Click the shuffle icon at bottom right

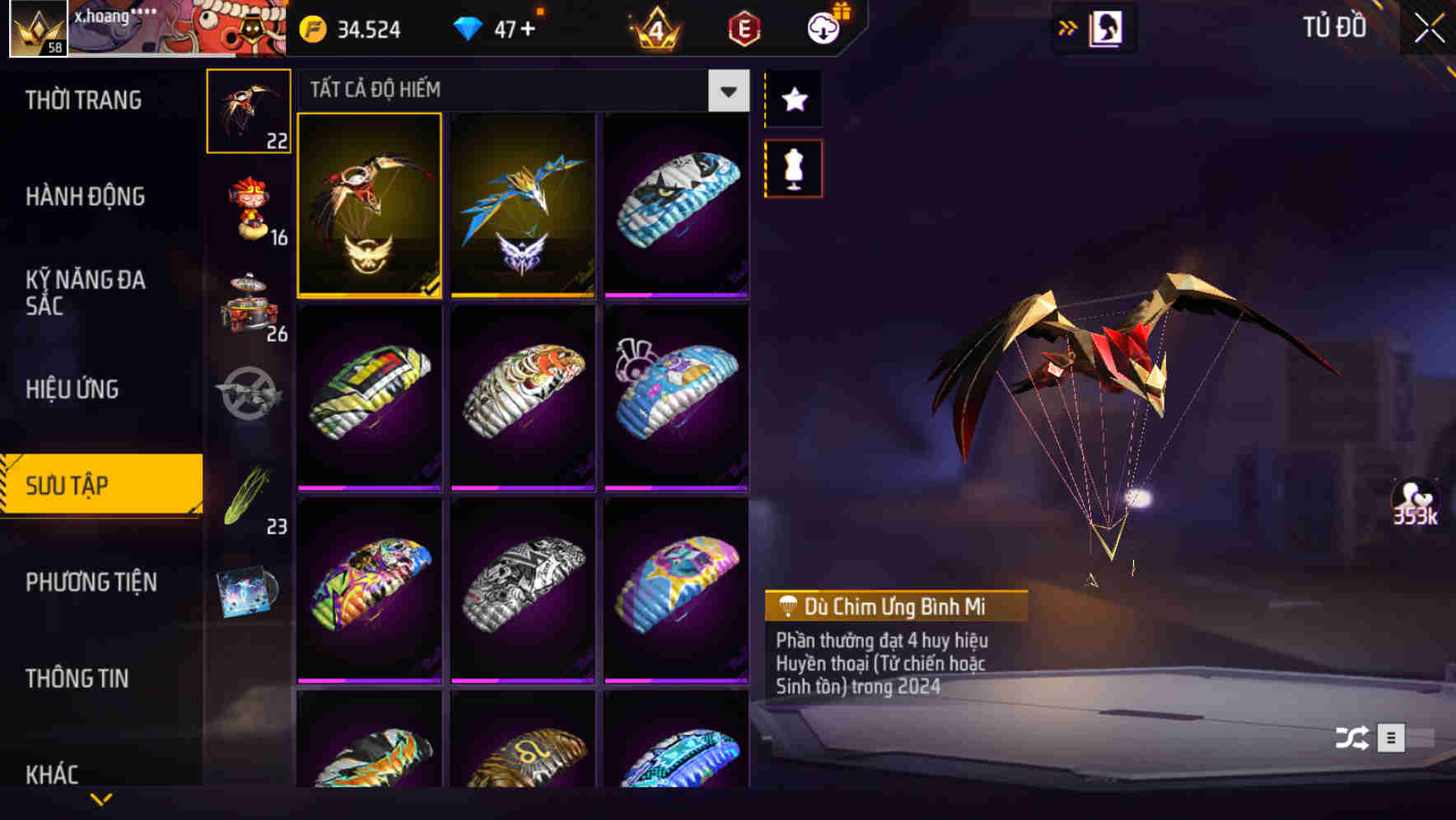1351,738
